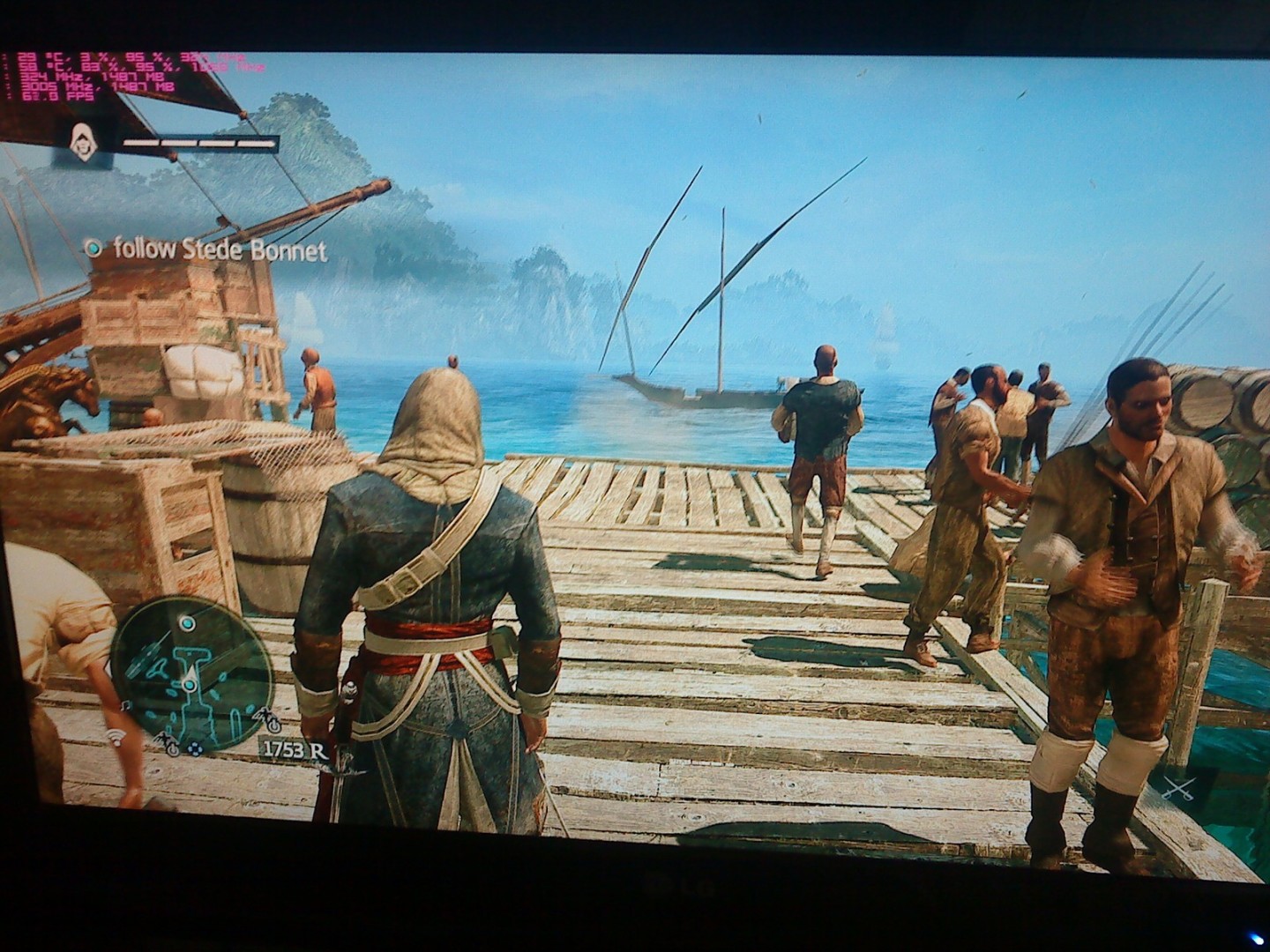Click the teal dot at the minimap top edge
This screenshot has width=1270, height=952.
click(187, 623)
